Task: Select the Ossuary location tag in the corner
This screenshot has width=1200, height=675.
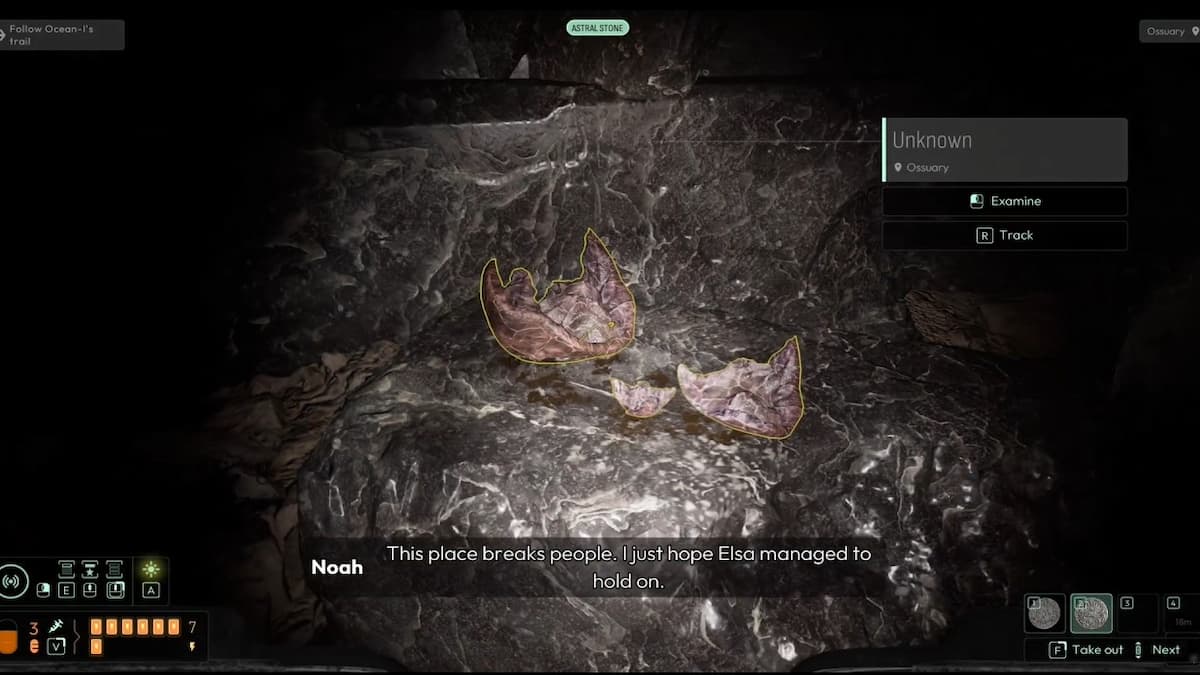Action: click(x=1169, y=31)
